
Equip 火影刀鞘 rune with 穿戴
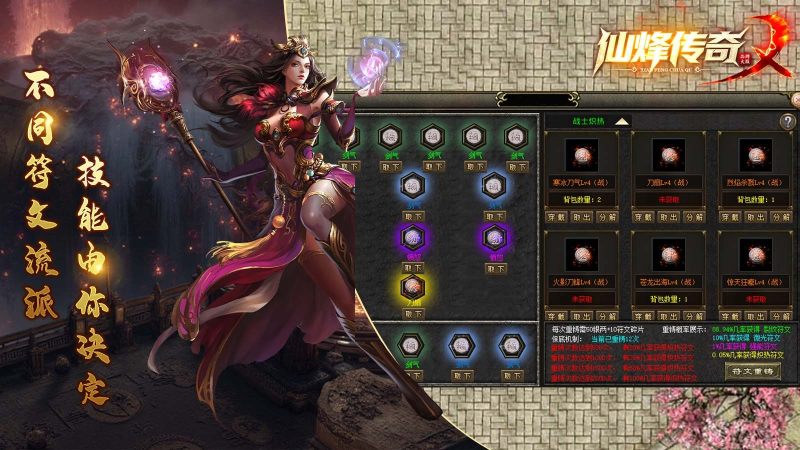tap(556, 313)
